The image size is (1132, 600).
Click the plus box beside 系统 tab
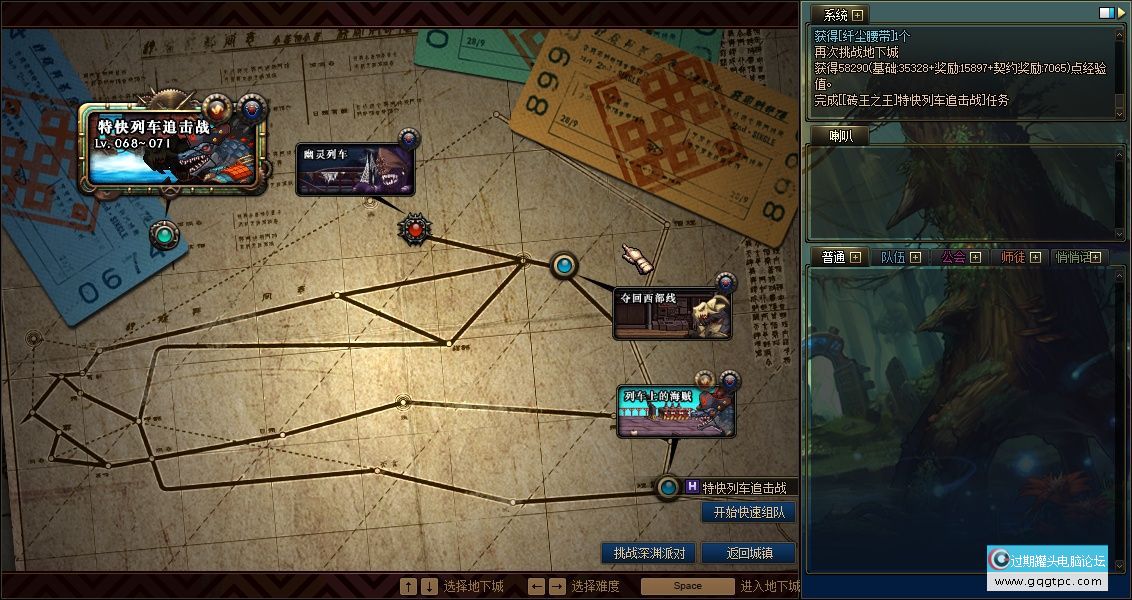click(857, 14)
